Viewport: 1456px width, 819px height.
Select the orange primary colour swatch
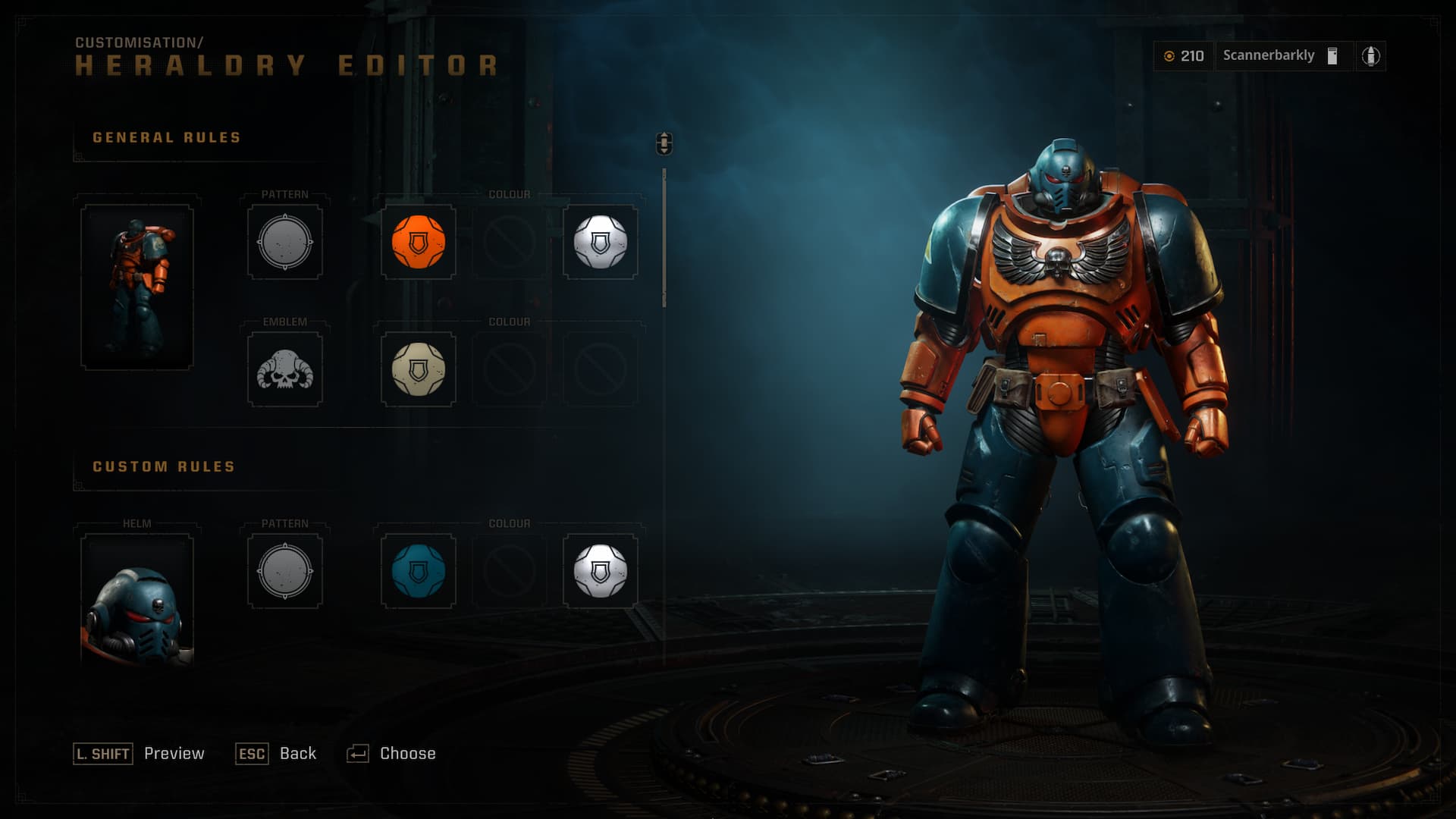coord(418,243)
